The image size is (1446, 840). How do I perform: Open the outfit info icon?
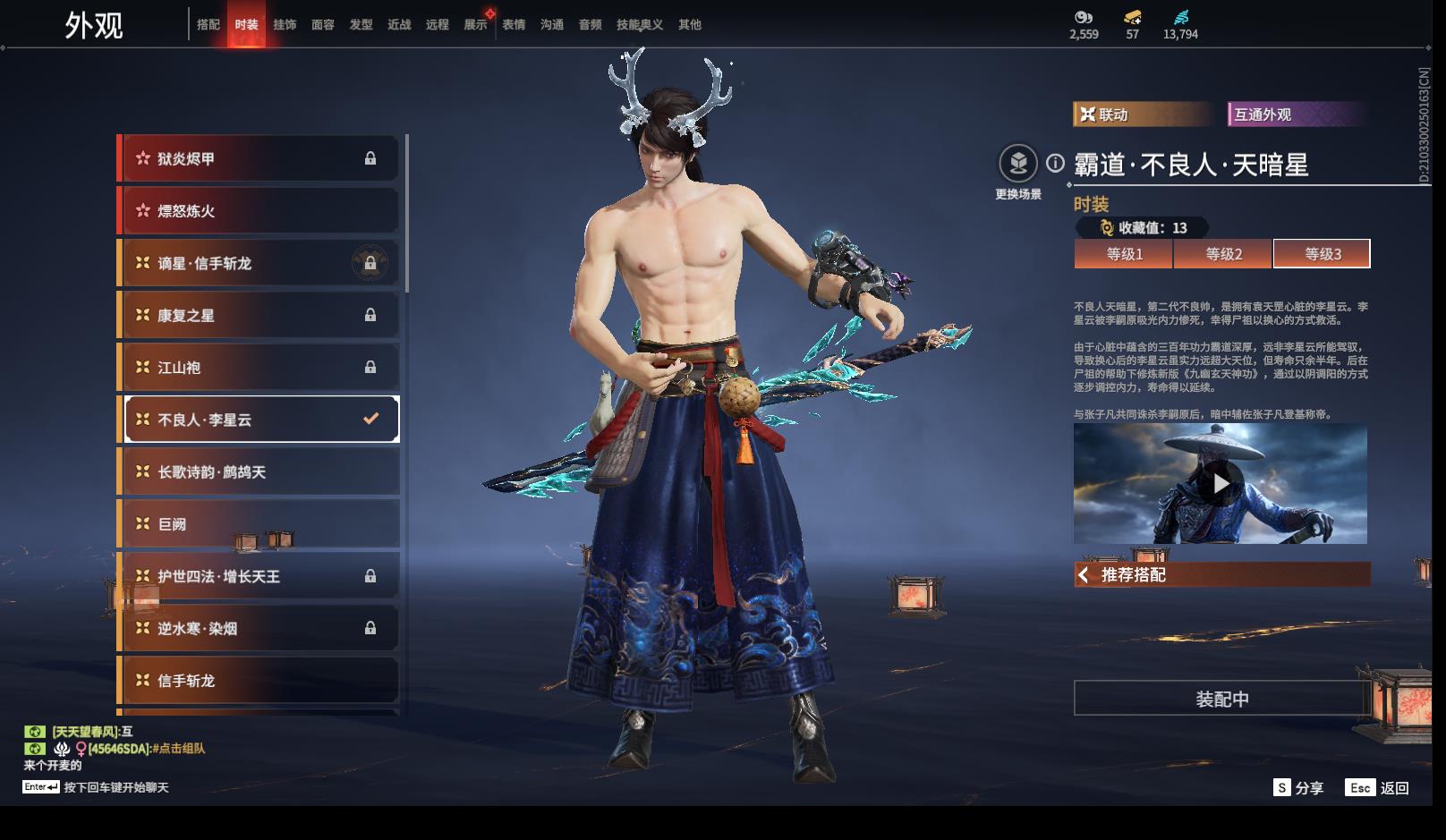(x=1056, y=163)
